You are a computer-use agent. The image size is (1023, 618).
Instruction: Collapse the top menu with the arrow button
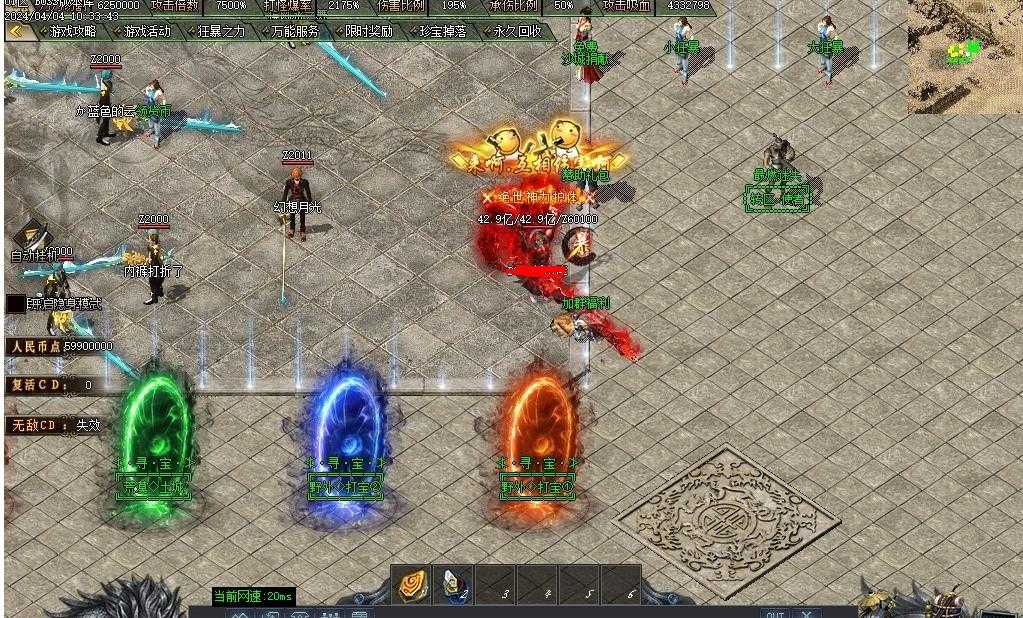pyautogui.click(x=16, y=31)
